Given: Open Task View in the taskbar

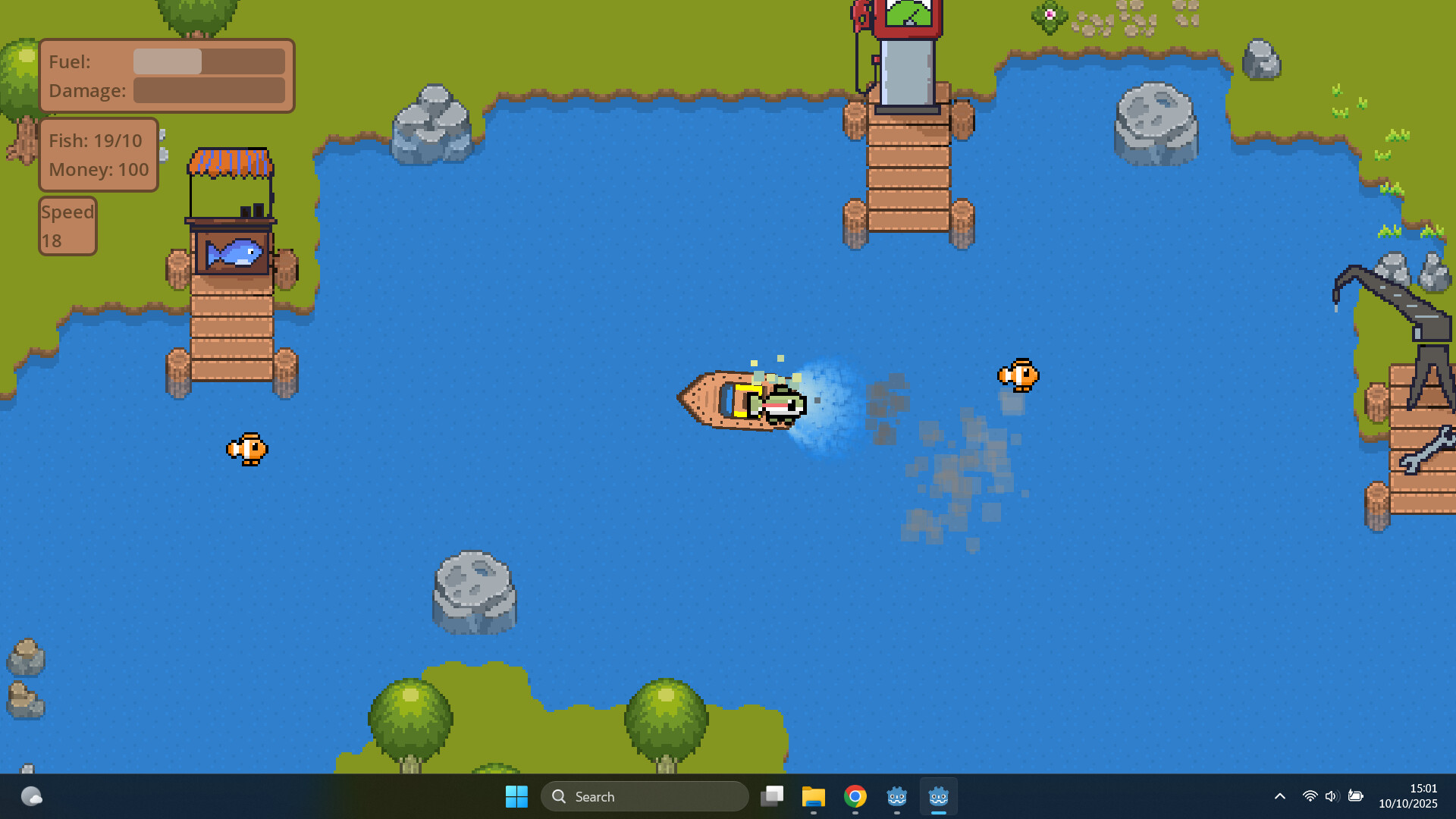Looking at the screenshot, I should click(x=773, y=796).
